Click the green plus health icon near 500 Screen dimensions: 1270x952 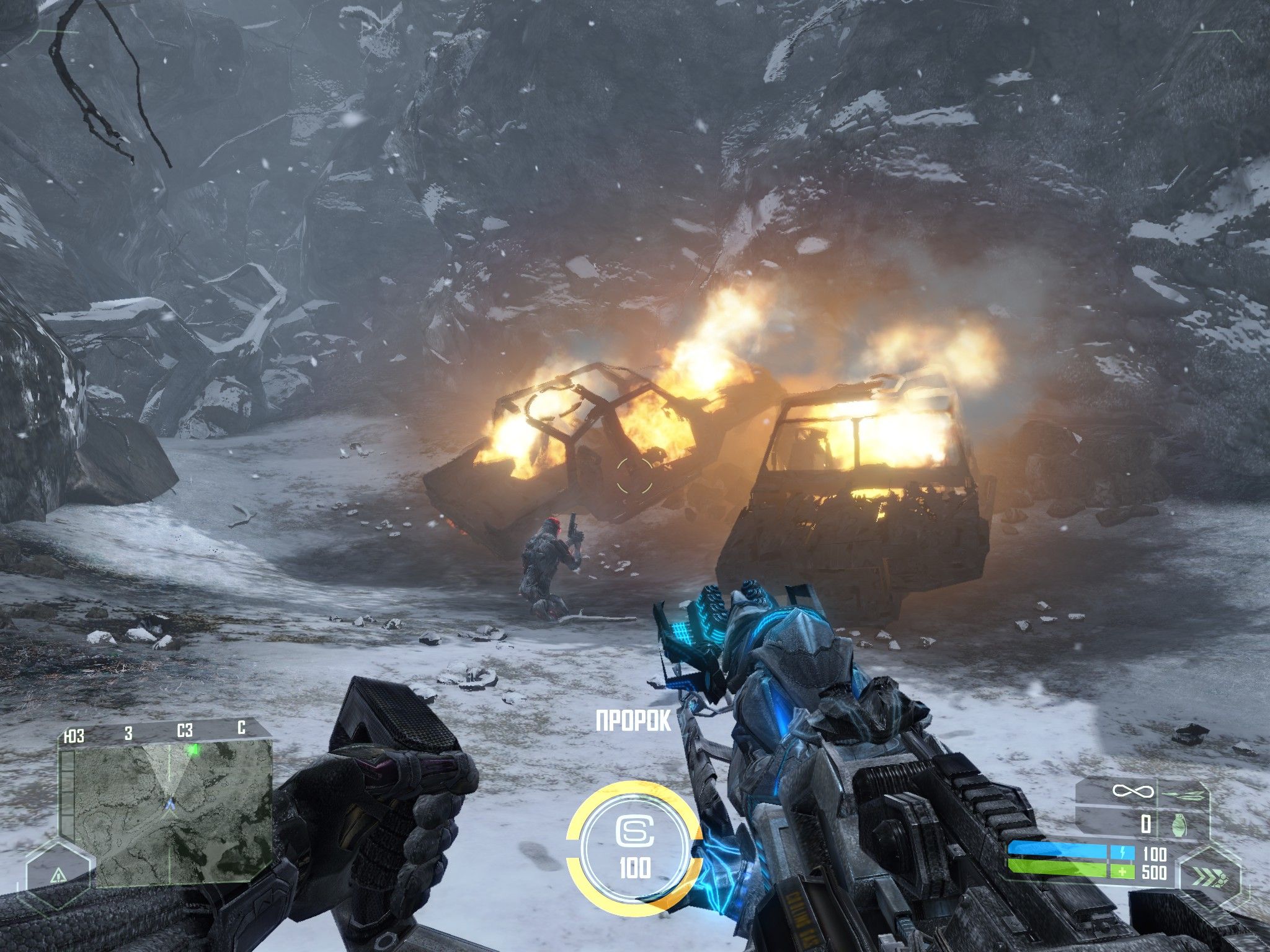click(x=1124, y=871)
